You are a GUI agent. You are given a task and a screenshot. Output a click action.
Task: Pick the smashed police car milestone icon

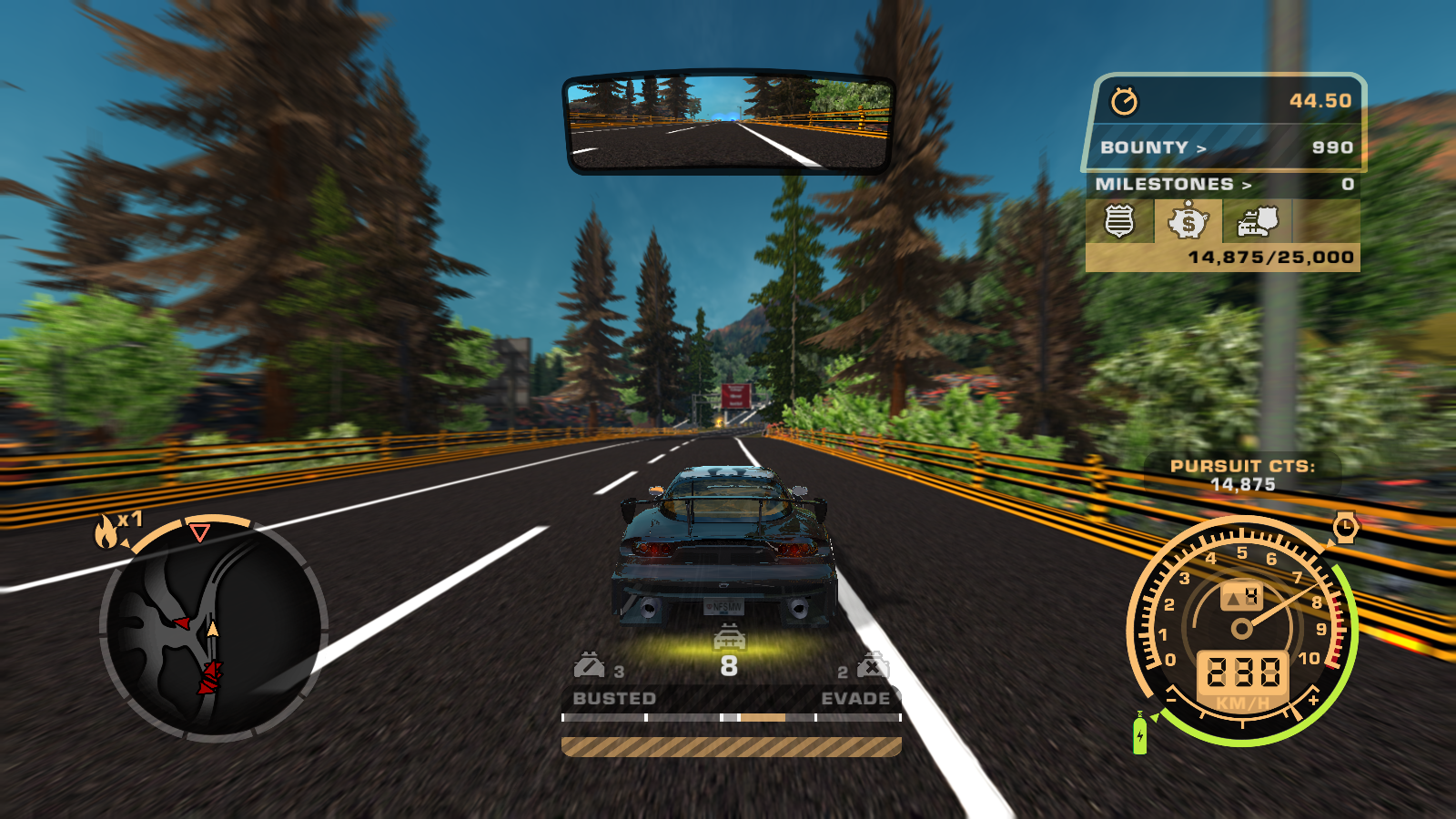(1258, 221)
